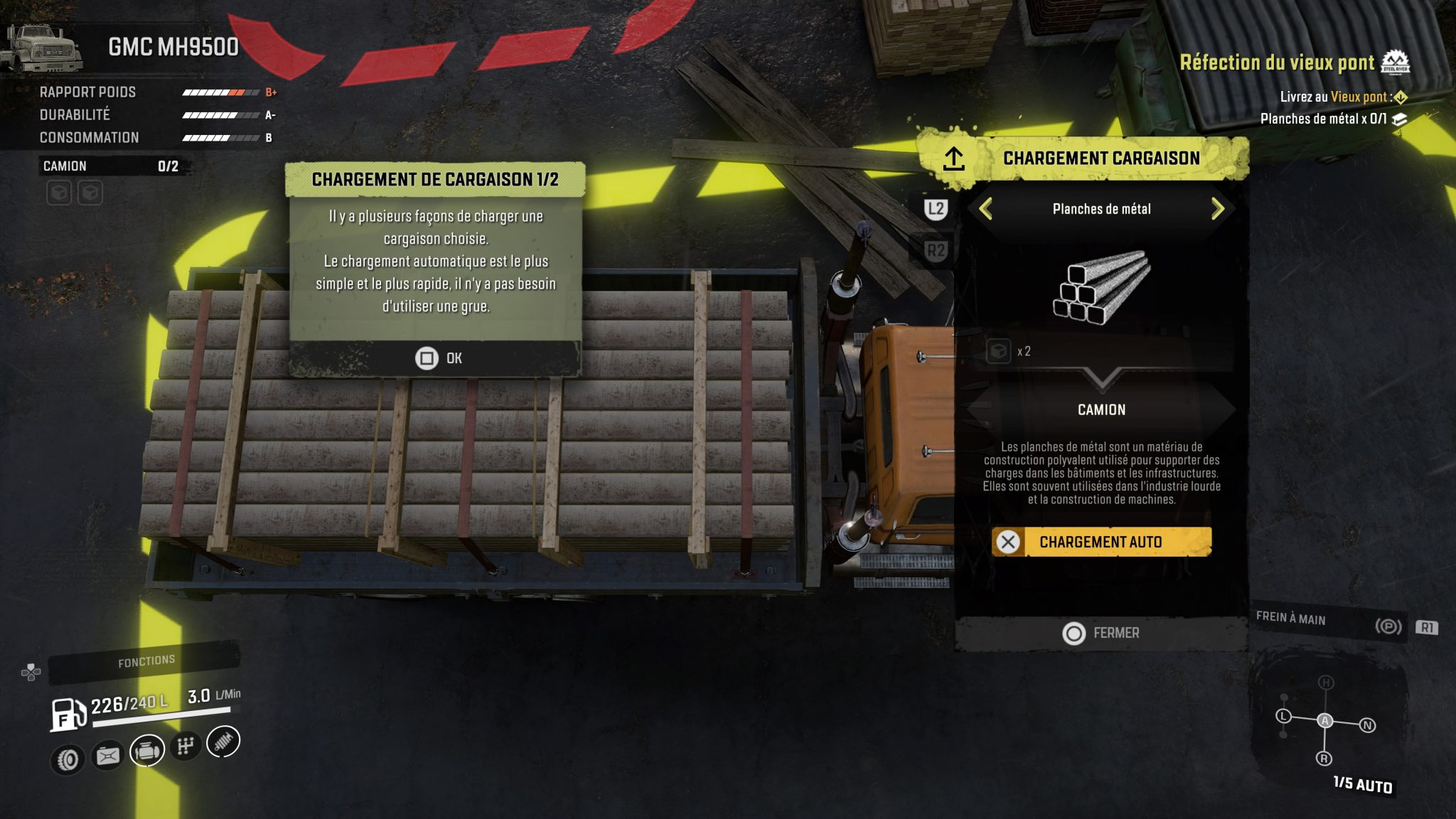Start the Chargement Auto loading

(1101, 542)
